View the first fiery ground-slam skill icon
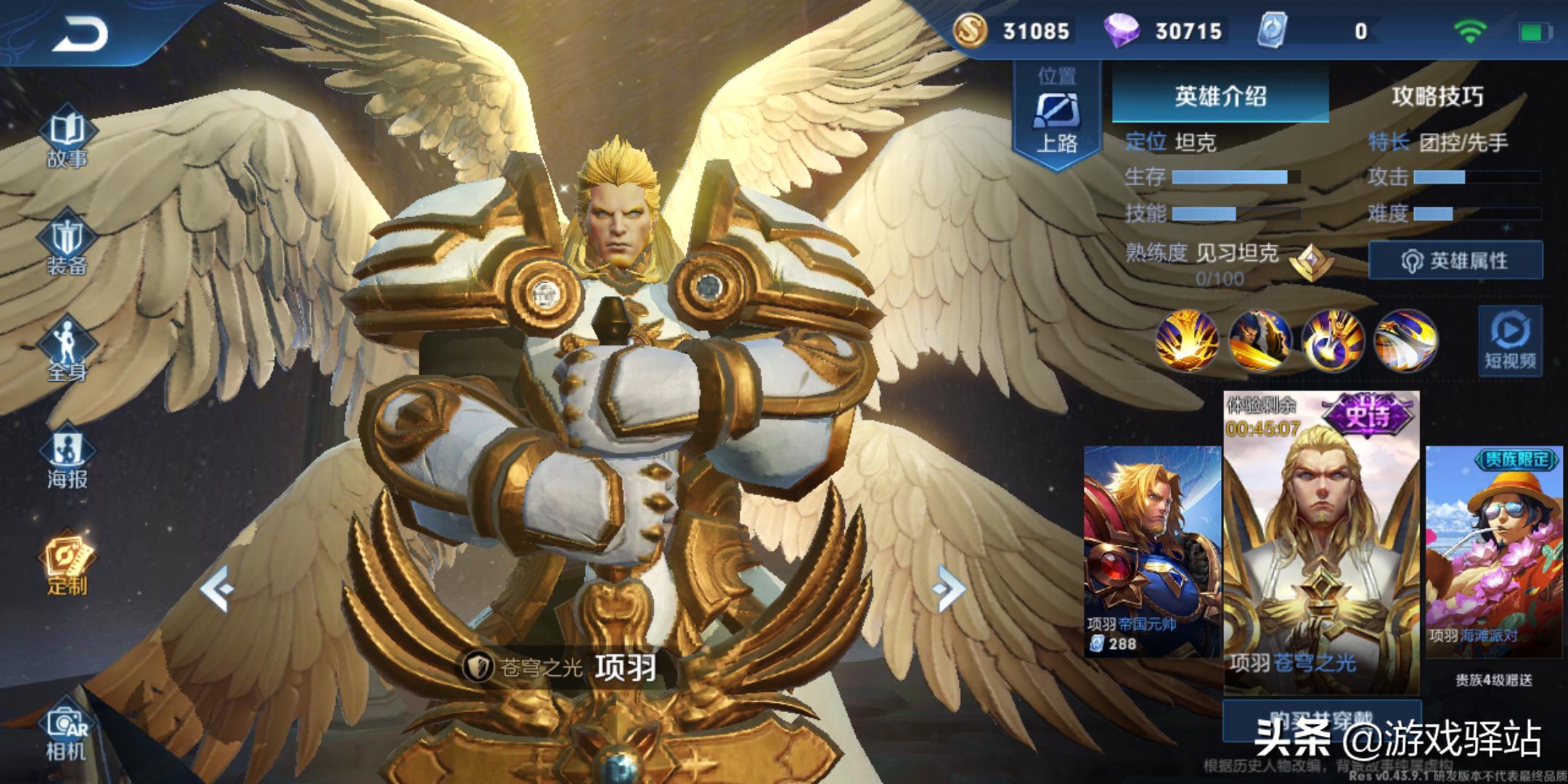This screenshot has width=1568, height=784. tap(1187, 340)
